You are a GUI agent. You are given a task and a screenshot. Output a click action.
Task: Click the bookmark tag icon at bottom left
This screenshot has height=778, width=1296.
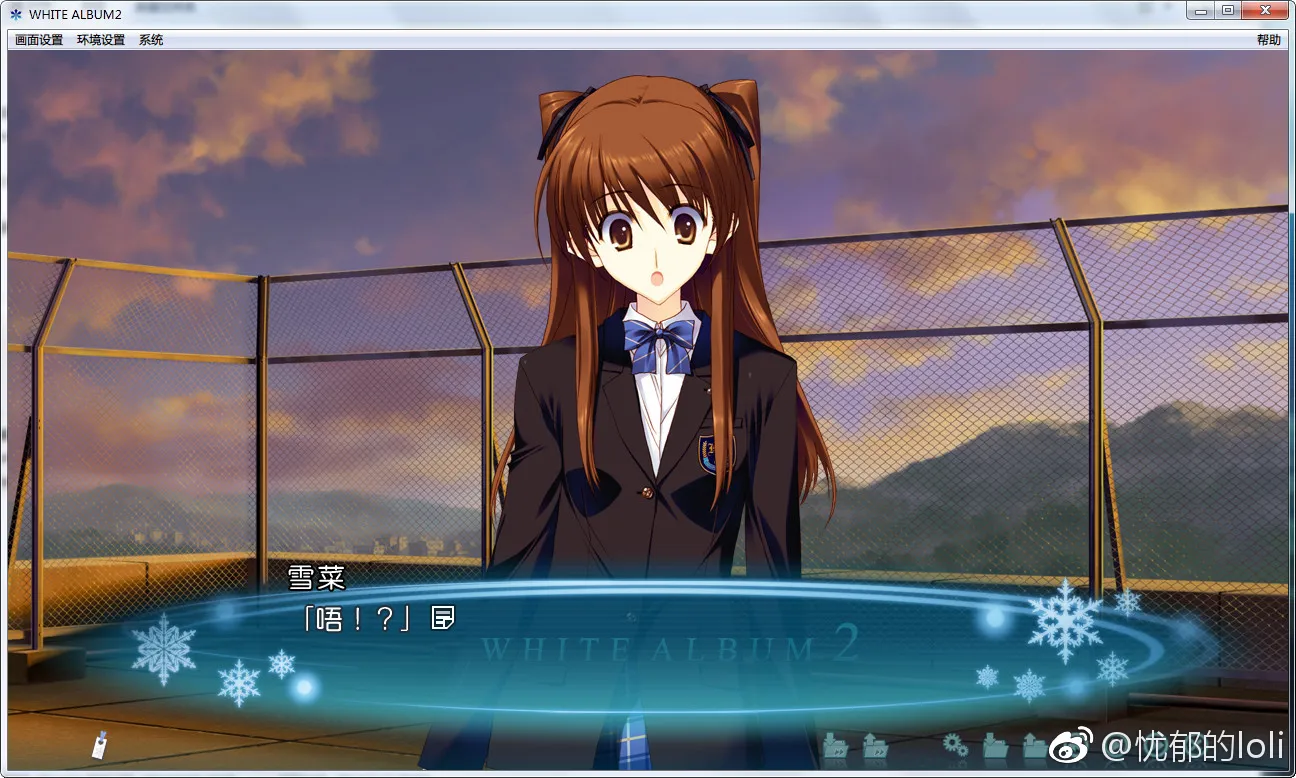[98, 747]
